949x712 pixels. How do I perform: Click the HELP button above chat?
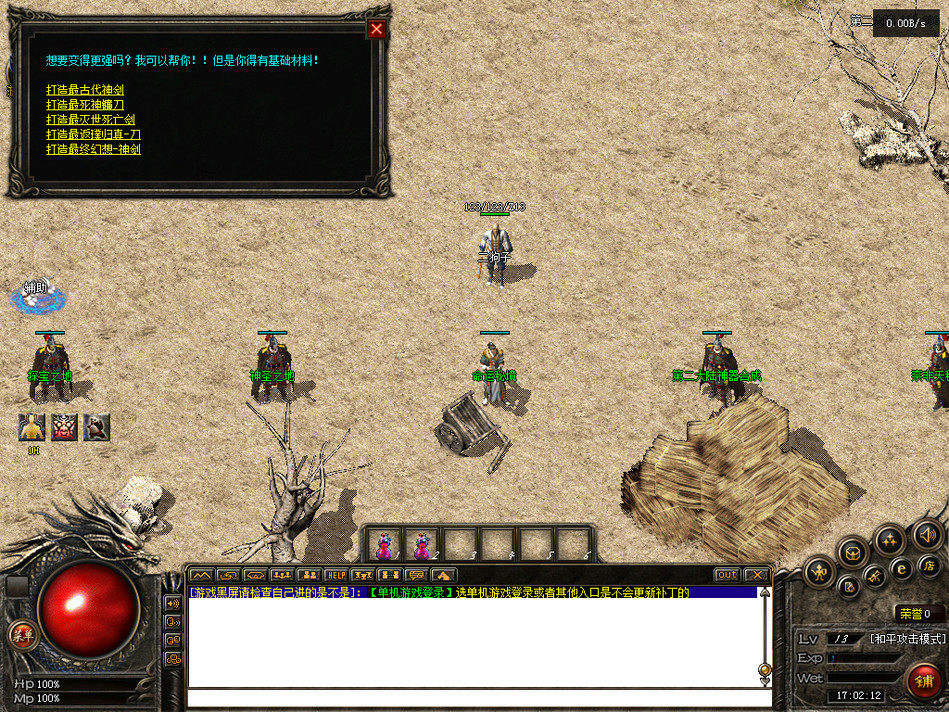click(x=335, y=575)
